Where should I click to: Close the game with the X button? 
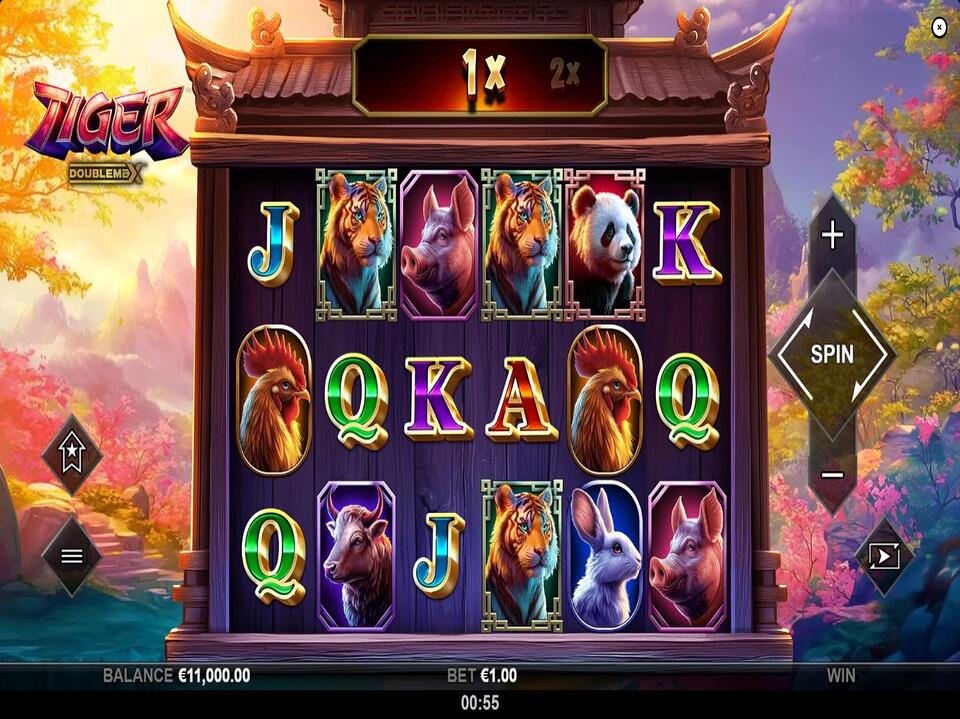pos(938,28)
